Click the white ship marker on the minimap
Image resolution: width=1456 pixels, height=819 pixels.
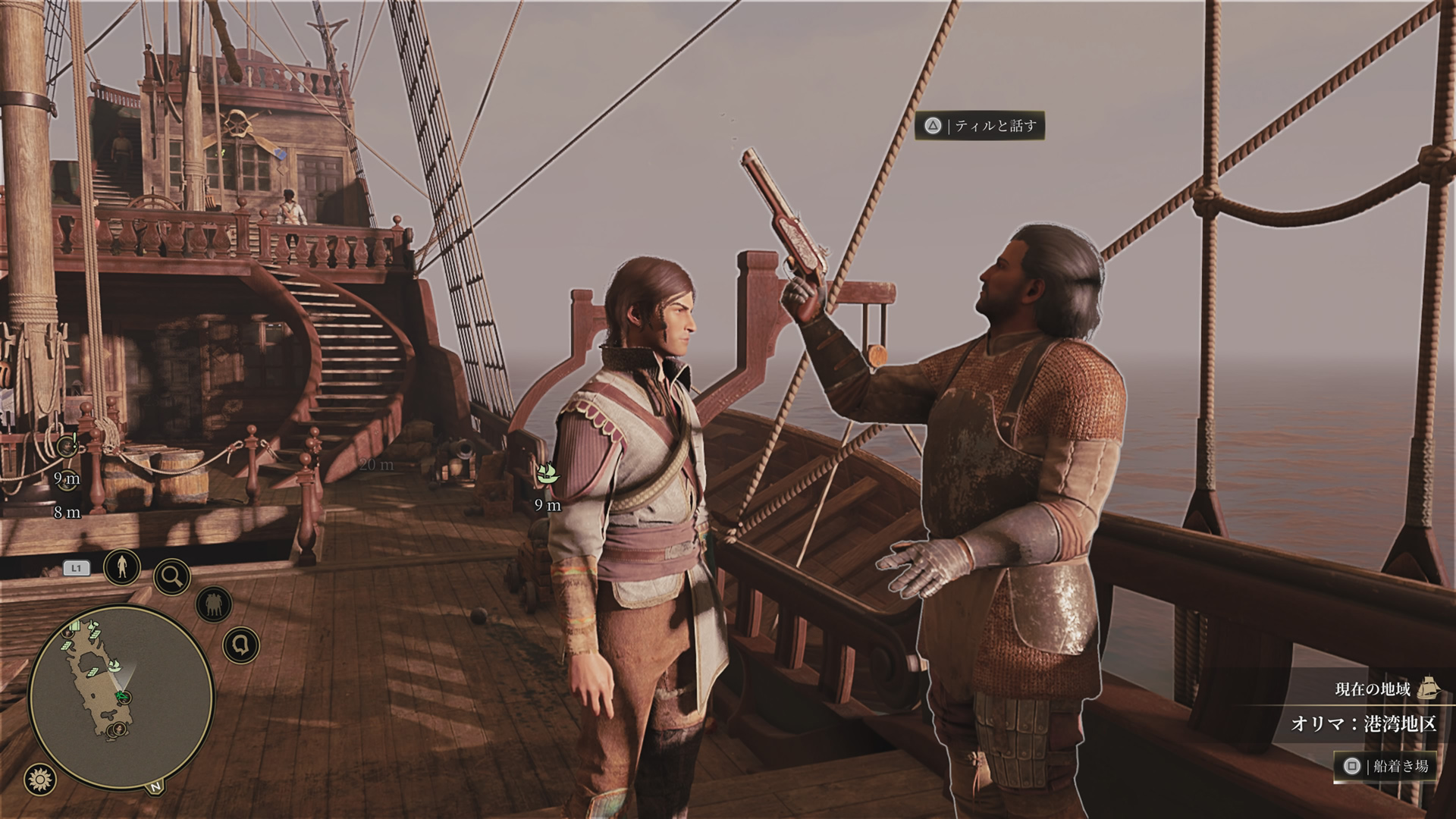[116, 666]
